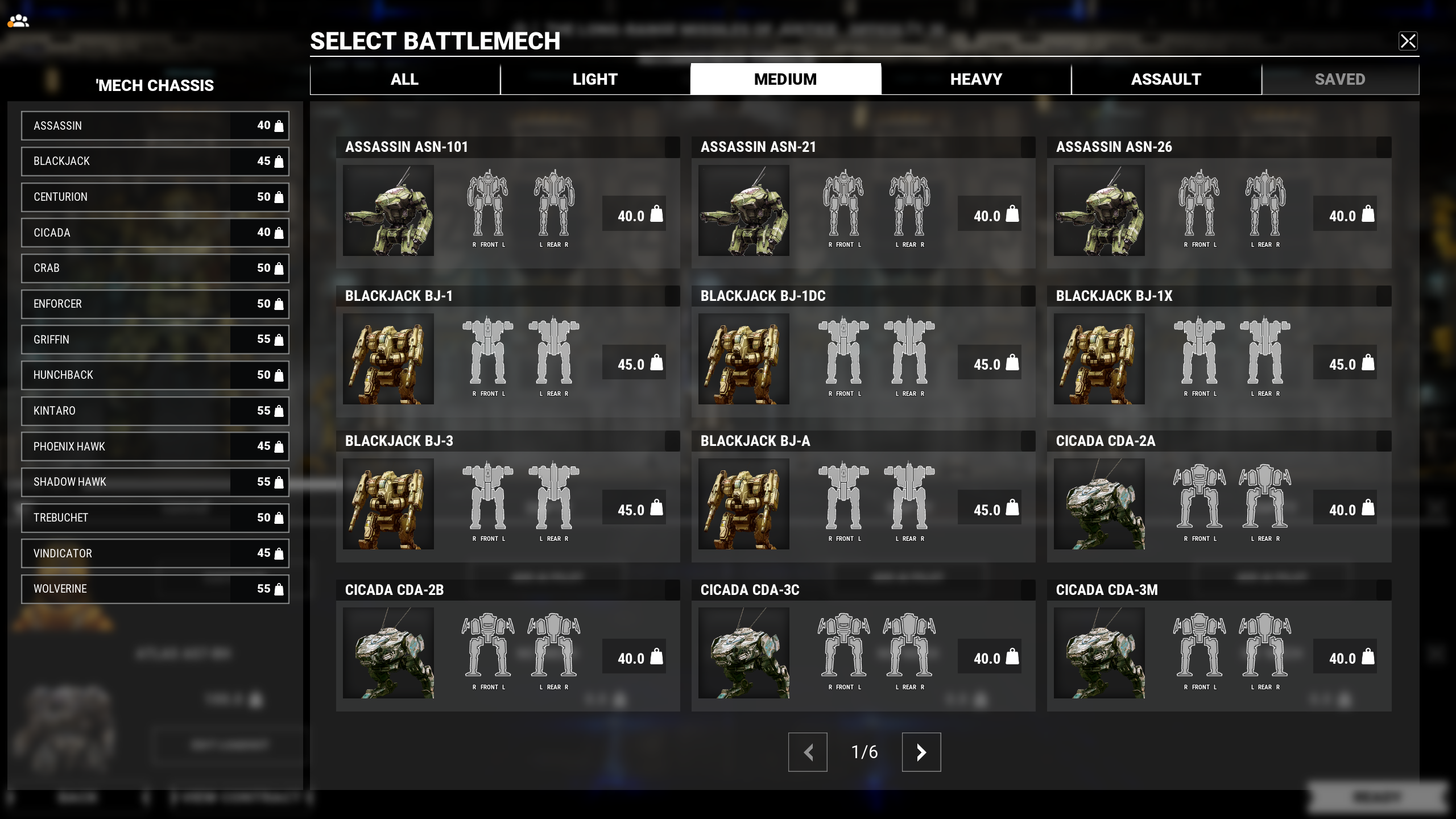Go to the previous page of mechs

pos(808,752)
